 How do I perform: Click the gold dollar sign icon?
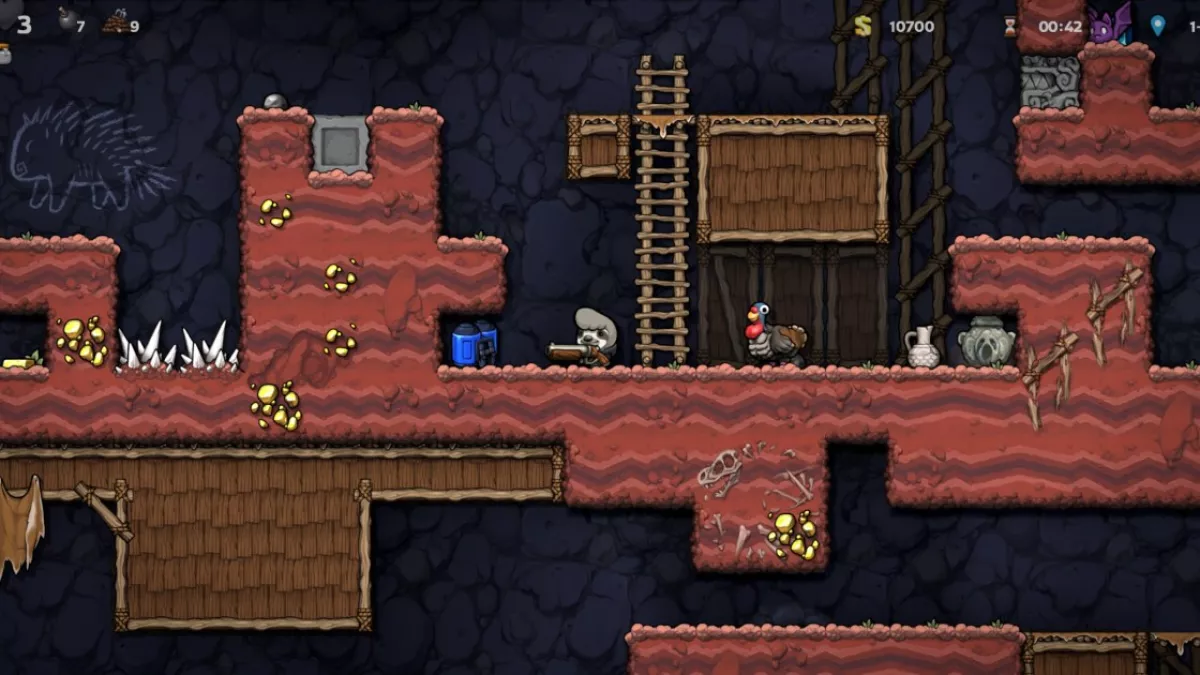pyautogui.click(x=864, y=25)
